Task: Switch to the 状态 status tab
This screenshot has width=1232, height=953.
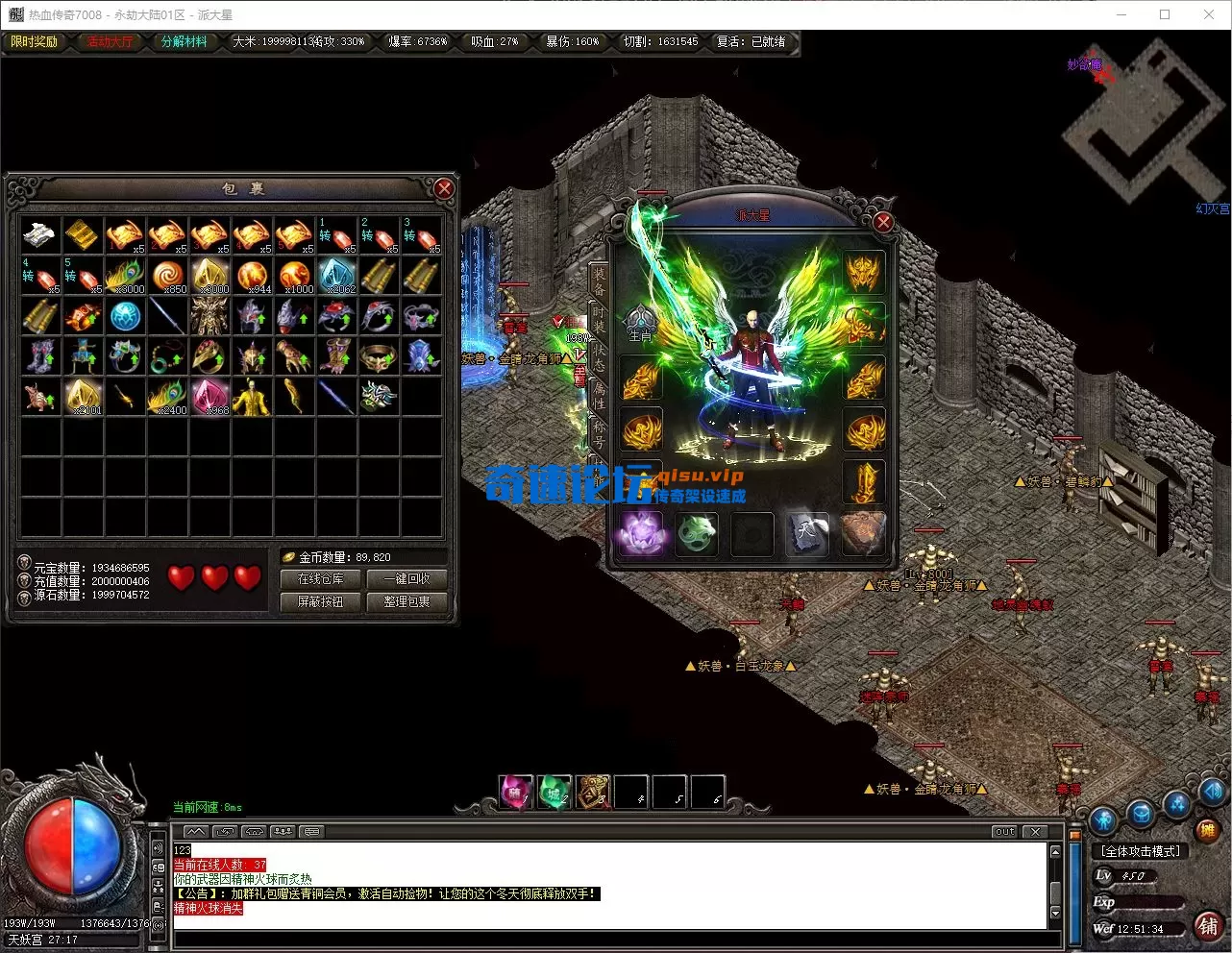Action: click(x=599, y=358)
